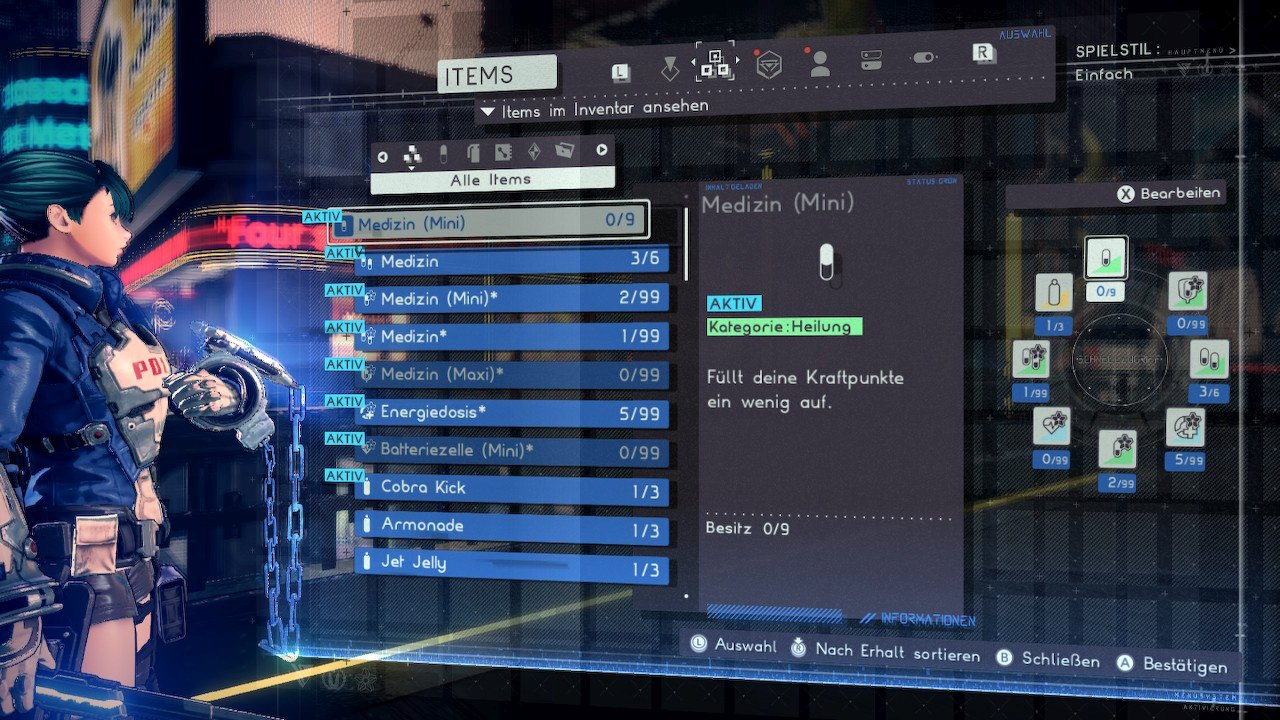Select the quick-wheel slot showing 3/6
This screenshot has height=720, width=1280.
pos(1209,360)
